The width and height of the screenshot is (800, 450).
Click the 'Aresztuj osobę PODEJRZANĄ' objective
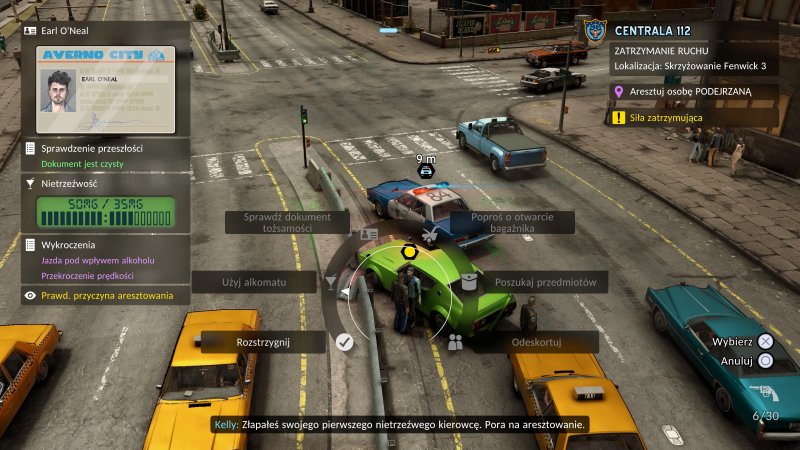point(697,92)
